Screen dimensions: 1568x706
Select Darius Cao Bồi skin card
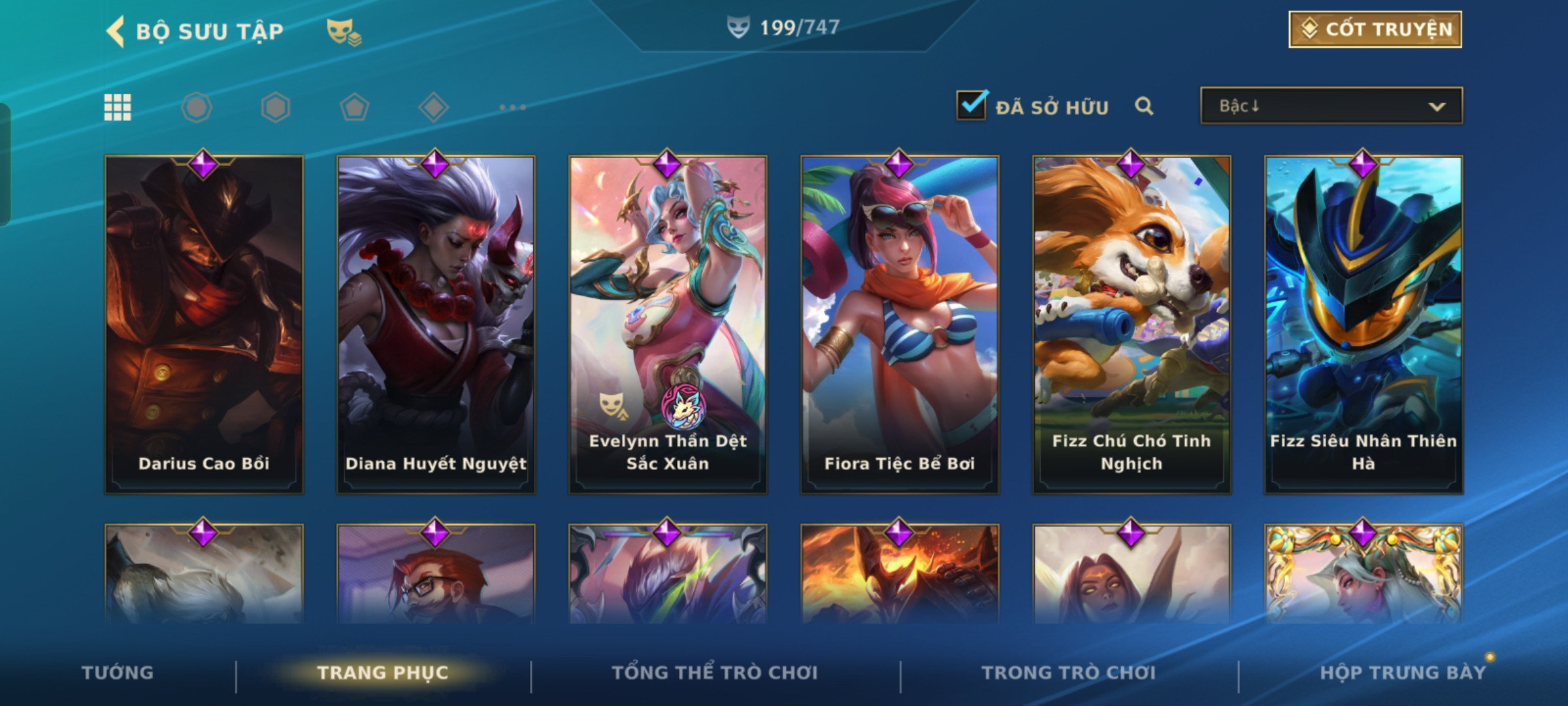pos(204,324)
